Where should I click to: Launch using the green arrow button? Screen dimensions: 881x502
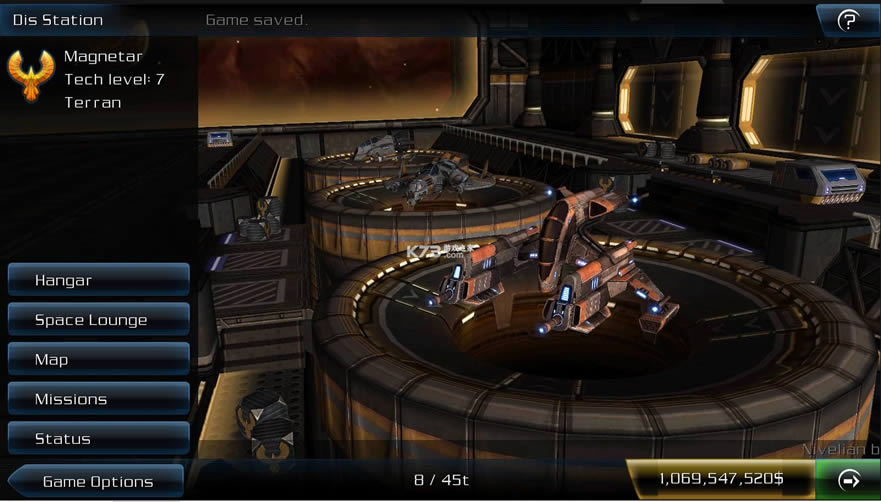point(849,480)
